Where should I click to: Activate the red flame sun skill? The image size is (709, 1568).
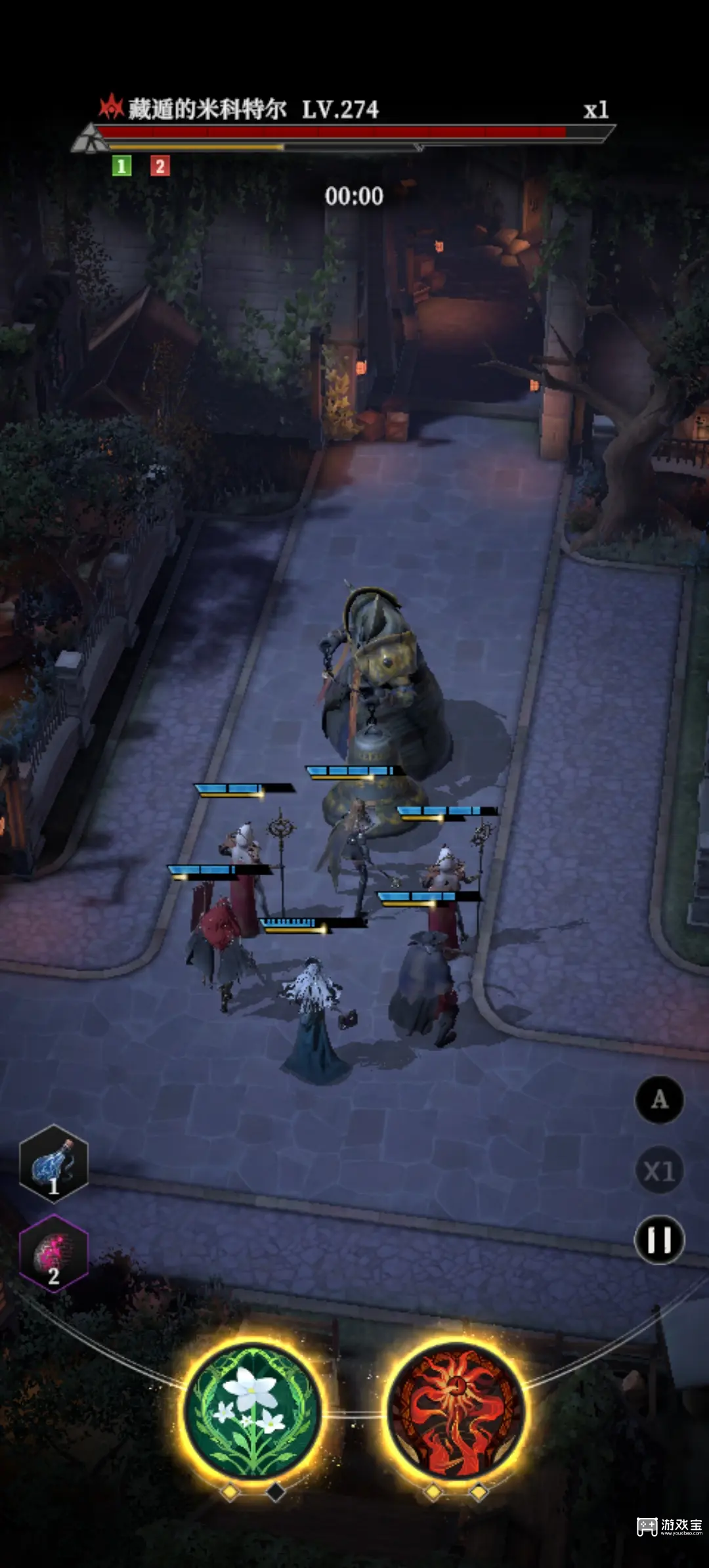pos(456,1410)
